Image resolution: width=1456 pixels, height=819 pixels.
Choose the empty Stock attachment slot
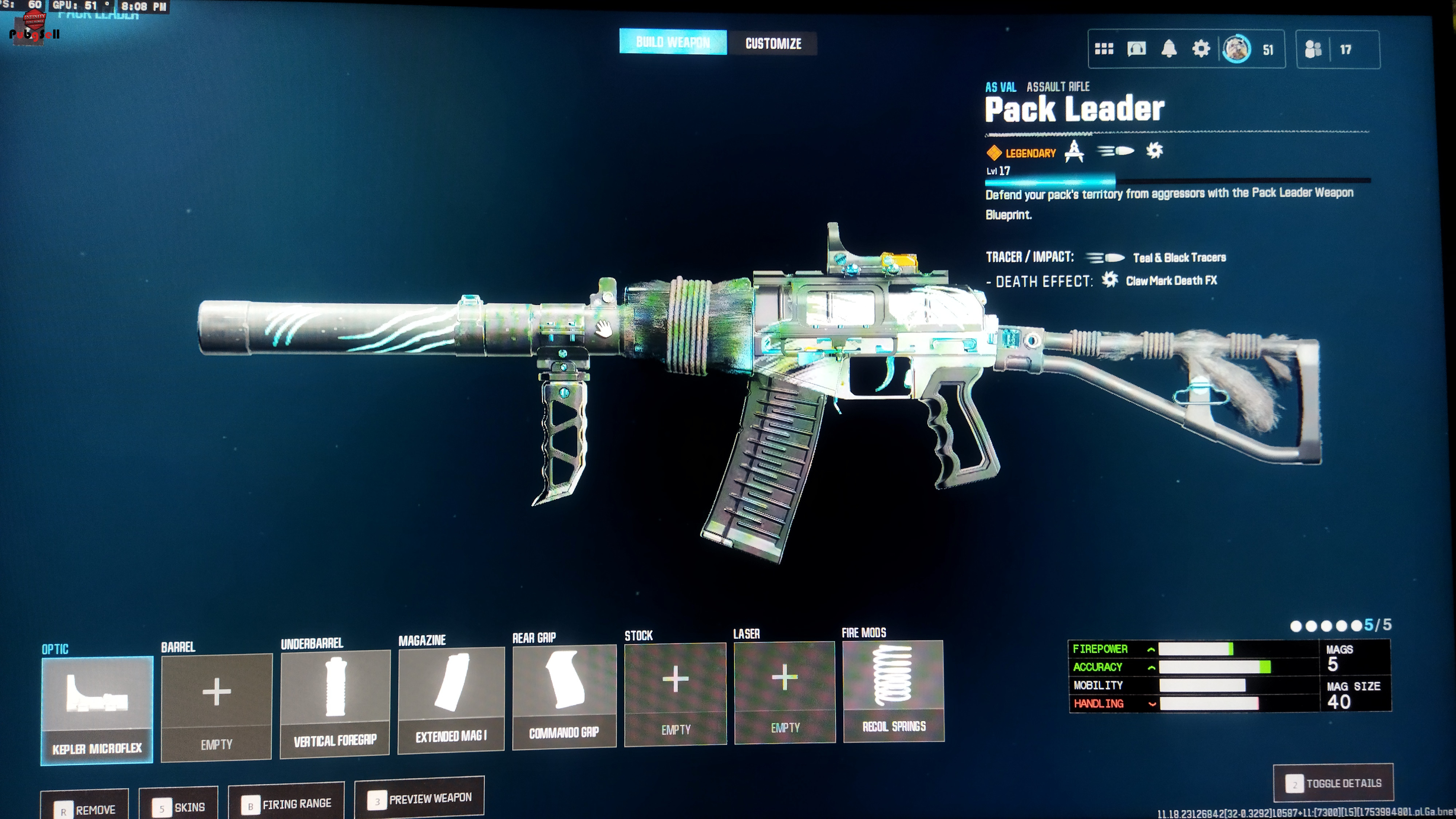(x=676, y=693)
